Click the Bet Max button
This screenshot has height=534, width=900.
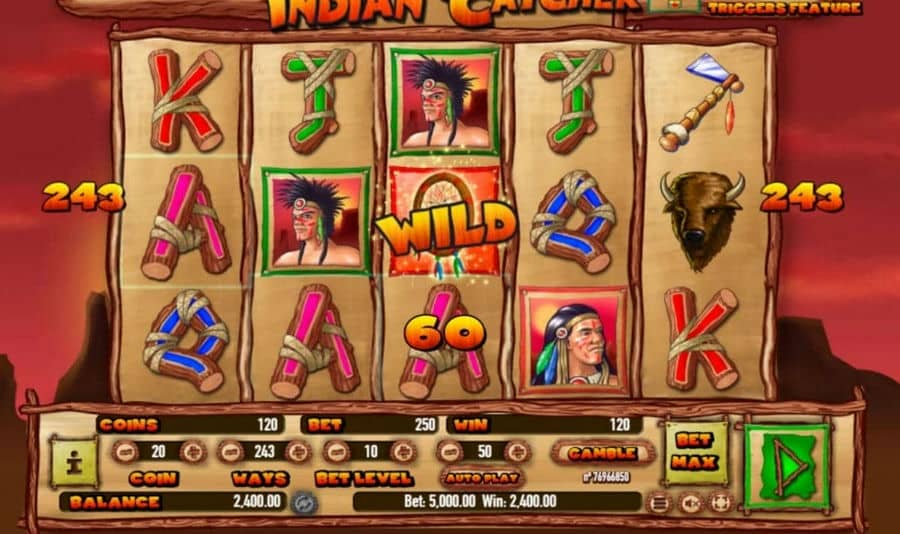tap(691, 451)
